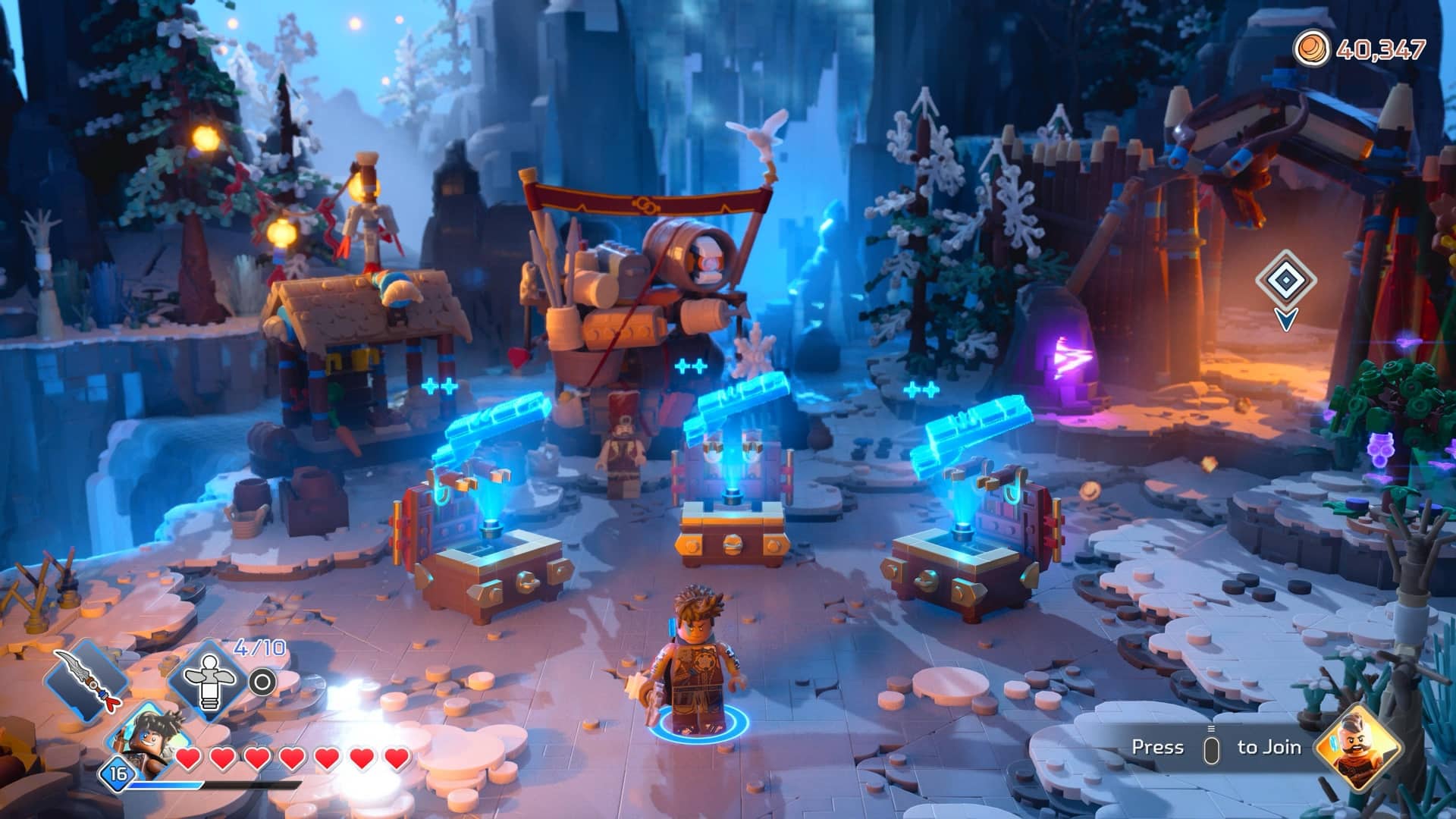Image resolution: width=1456 pixels, height=819 pixels.
Task: Activate the gadget slot showing 4/10
Action: (x=207, y=682)
